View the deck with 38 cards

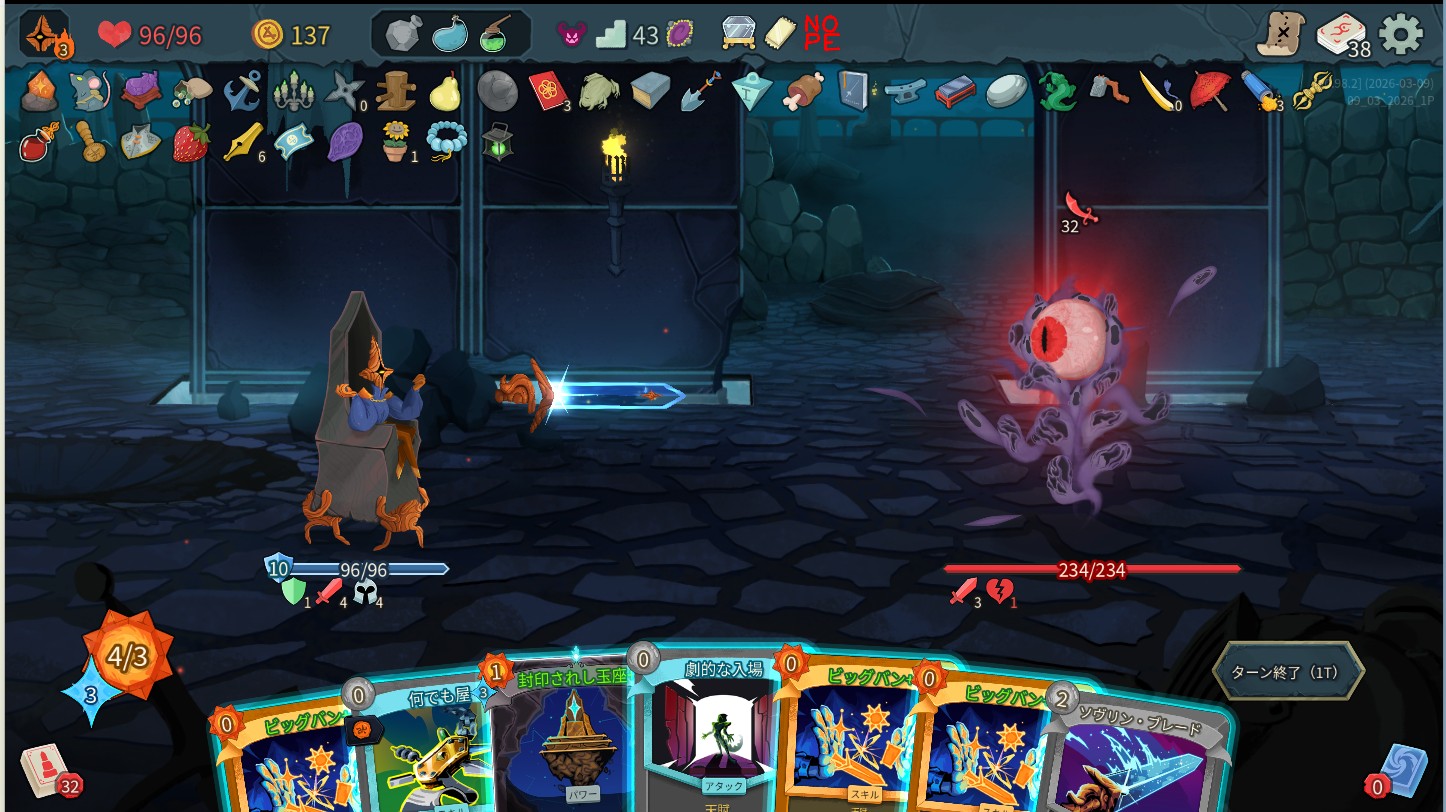pos(1340,35)
